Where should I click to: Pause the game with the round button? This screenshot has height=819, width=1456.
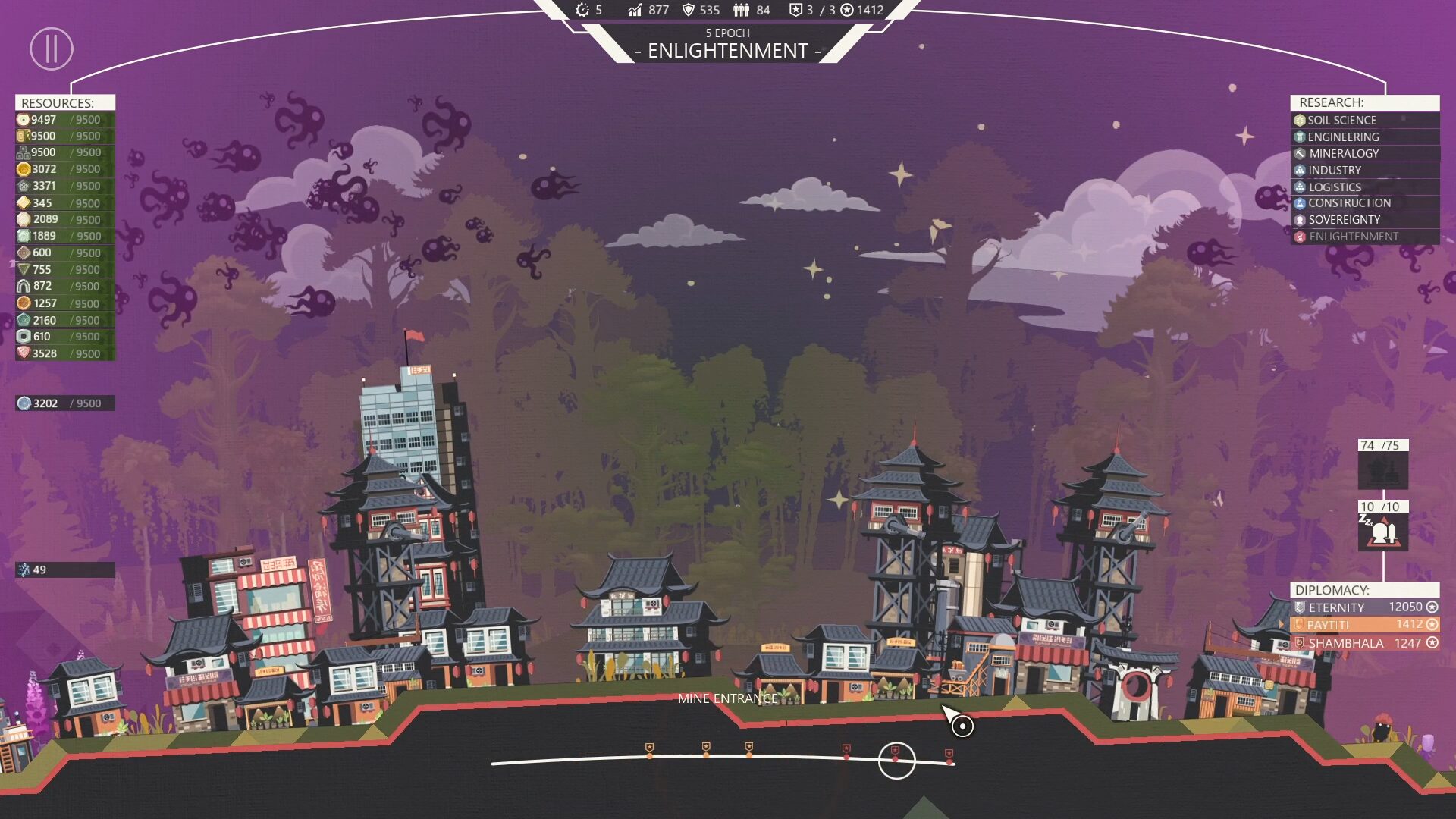51,49
